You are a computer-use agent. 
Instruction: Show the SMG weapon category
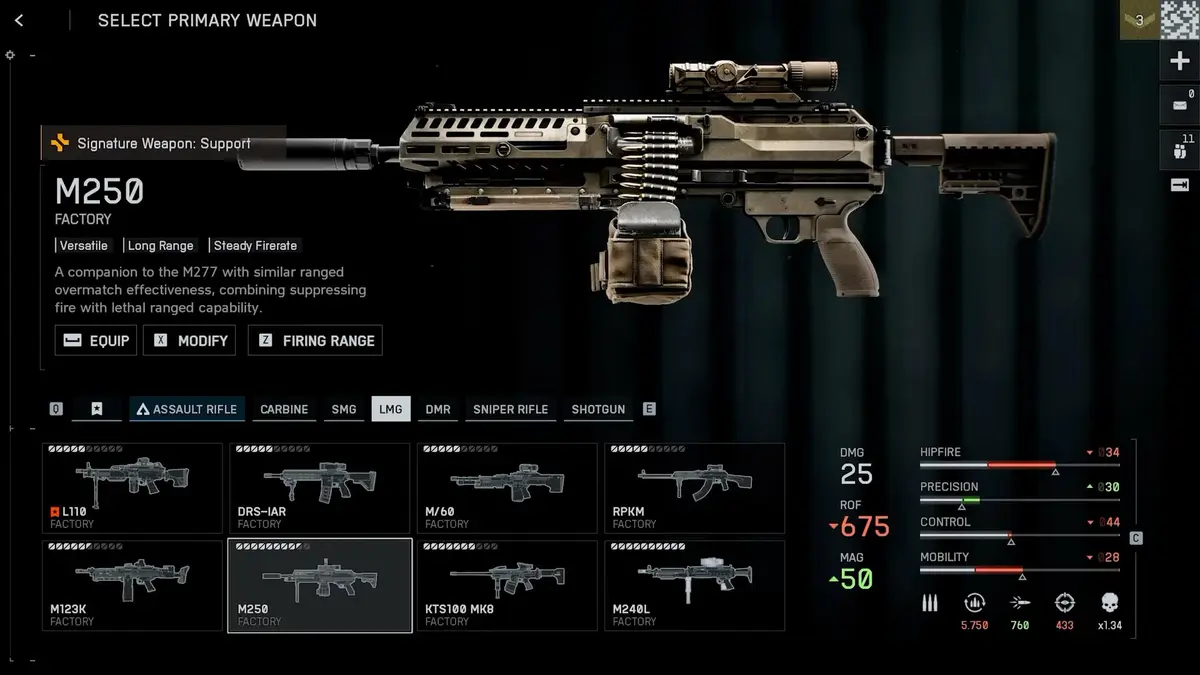tap(343, 409)
